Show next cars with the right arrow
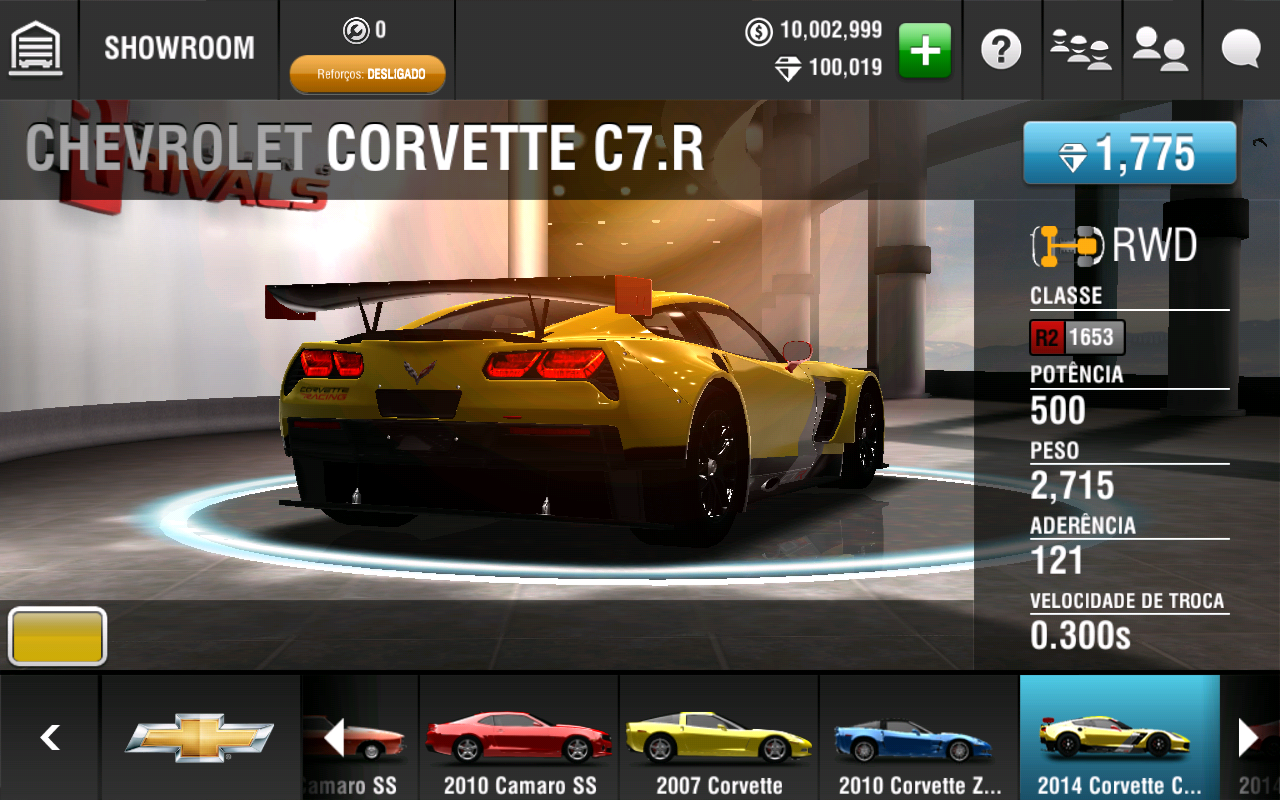1280x800 pixels. click(x=1248, y=738)
